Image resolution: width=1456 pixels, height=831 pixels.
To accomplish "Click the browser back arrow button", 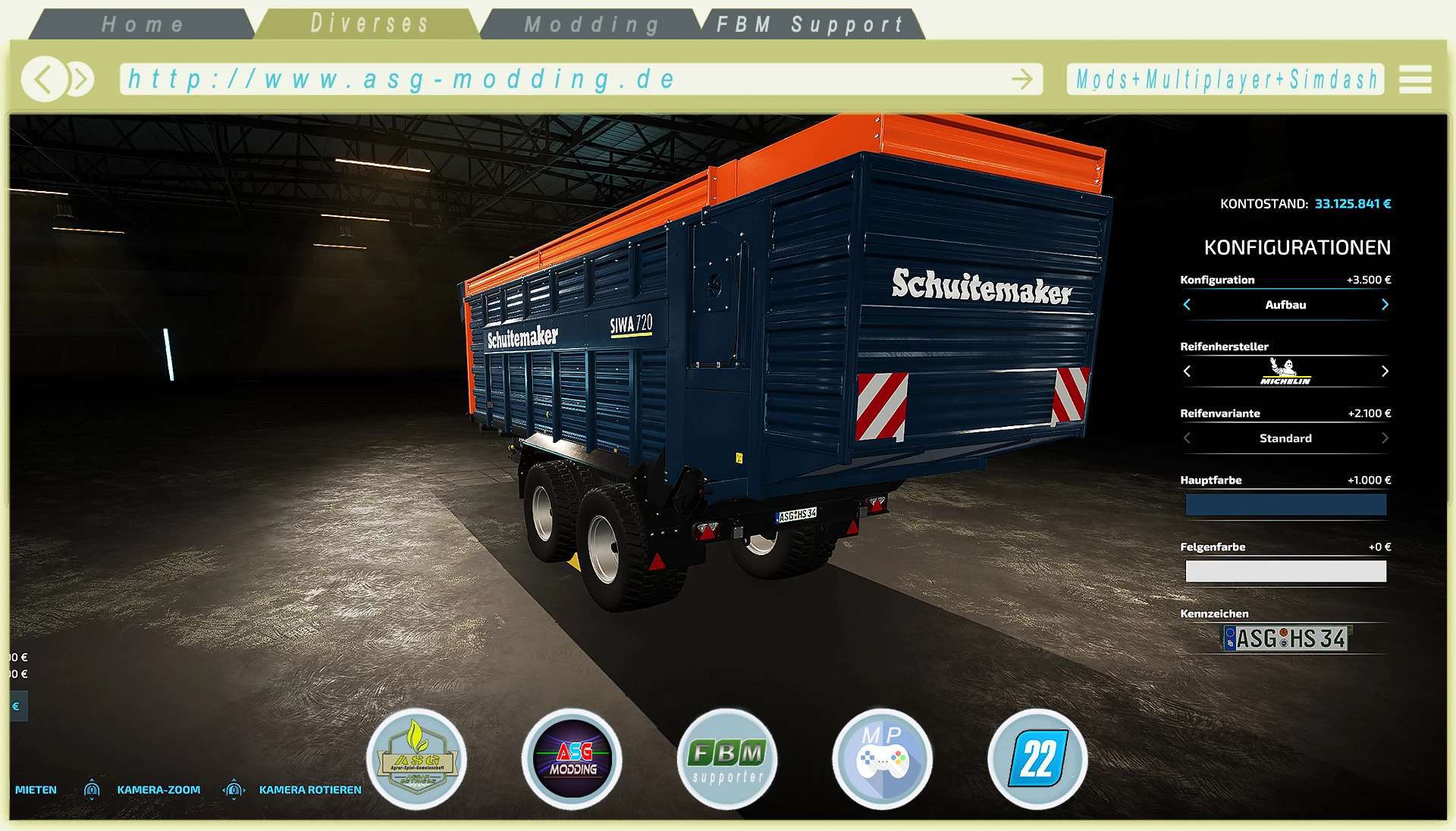I will [x=43, y=79].
